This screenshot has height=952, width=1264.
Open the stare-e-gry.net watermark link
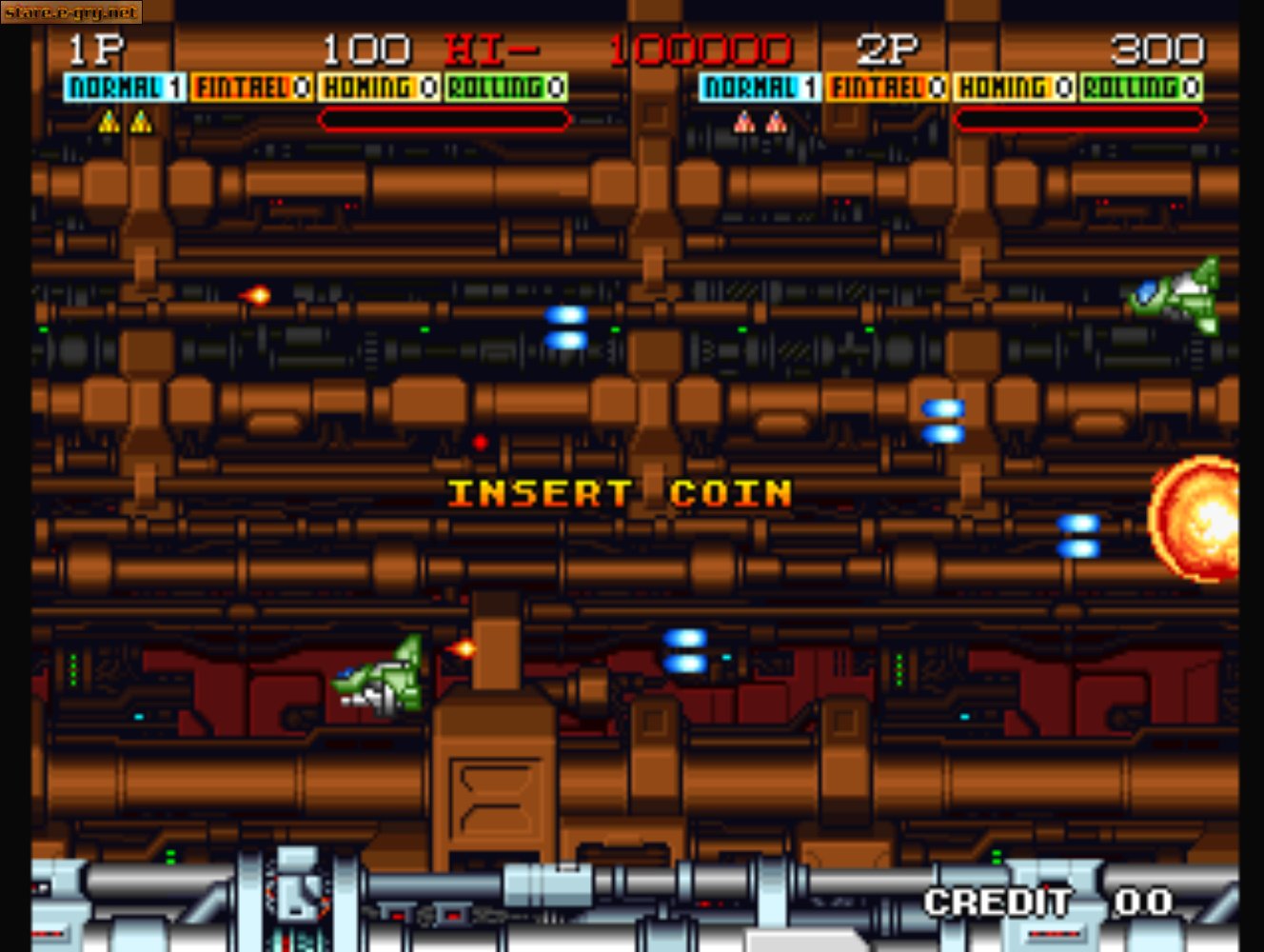coord(70,12)
